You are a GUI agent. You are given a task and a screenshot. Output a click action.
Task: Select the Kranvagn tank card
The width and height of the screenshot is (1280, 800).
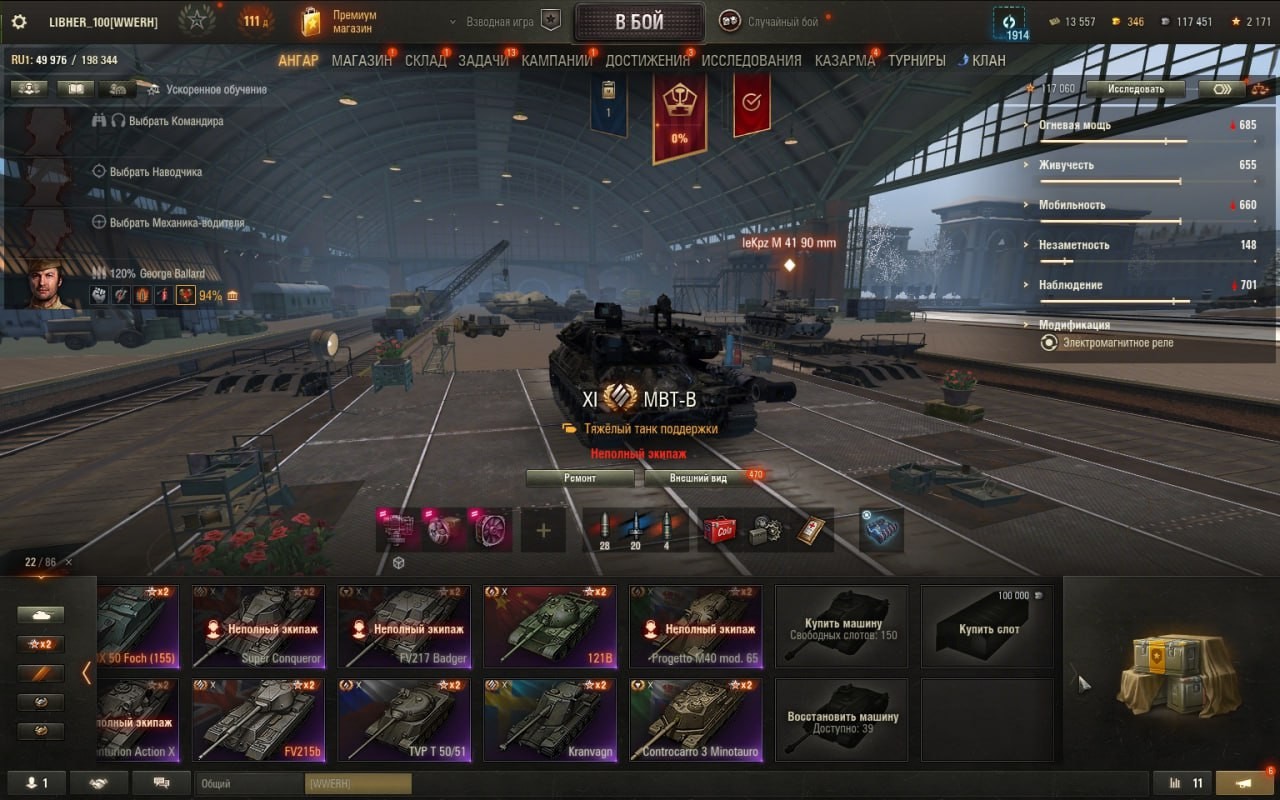(550, 719)
